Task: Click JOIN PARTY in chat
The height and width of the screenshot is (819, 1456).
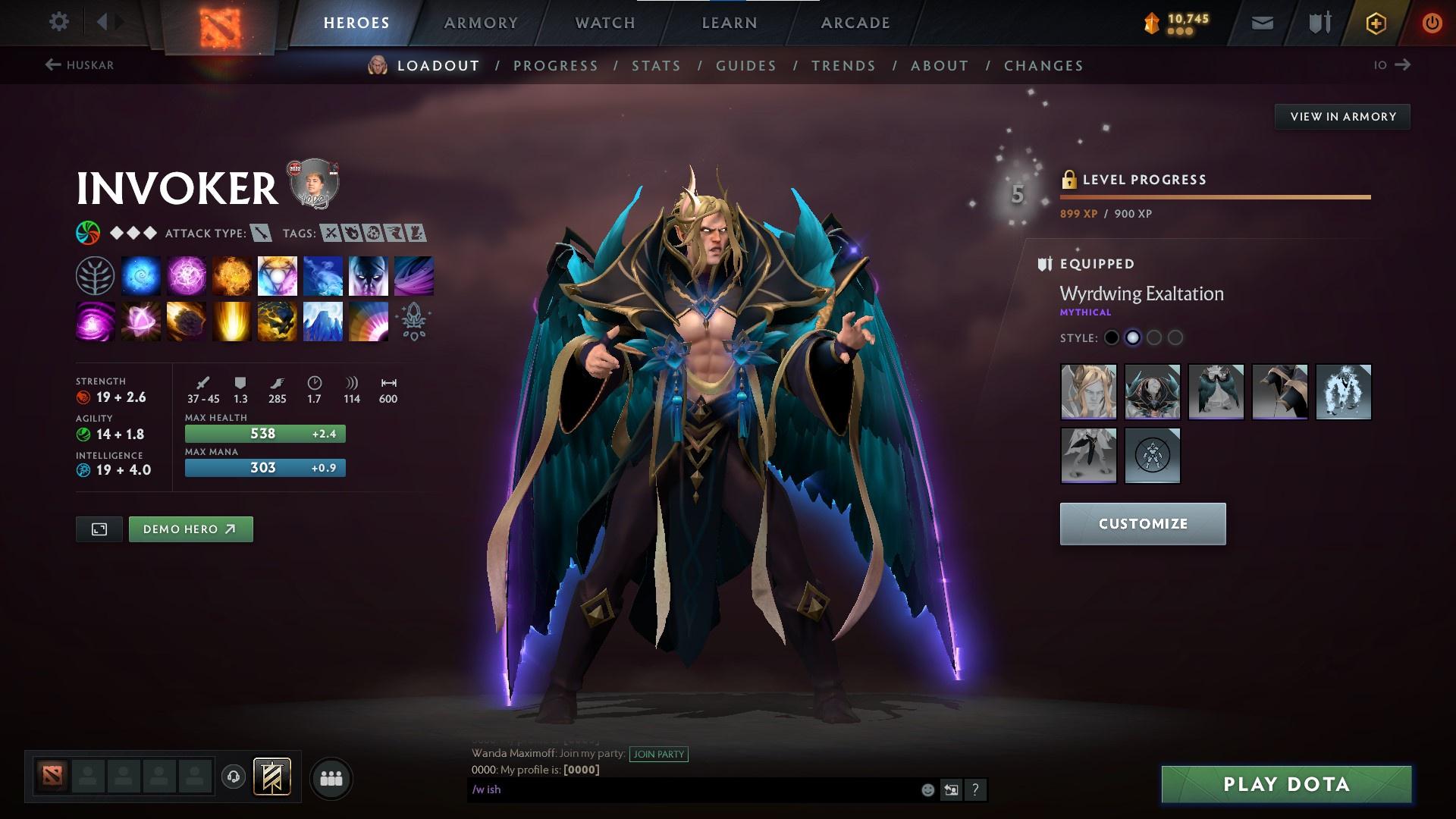Action: (x=658, y=755)
